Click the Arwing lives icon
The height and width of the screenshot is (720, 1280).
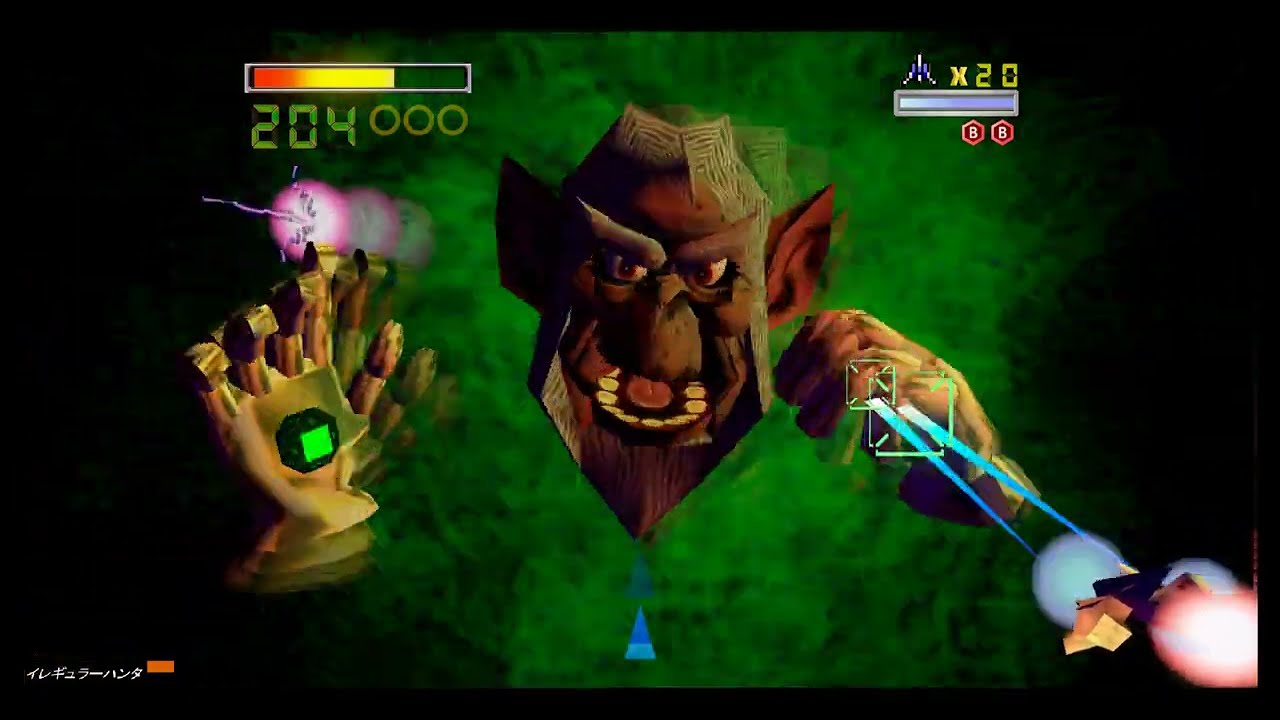[919, 72]
